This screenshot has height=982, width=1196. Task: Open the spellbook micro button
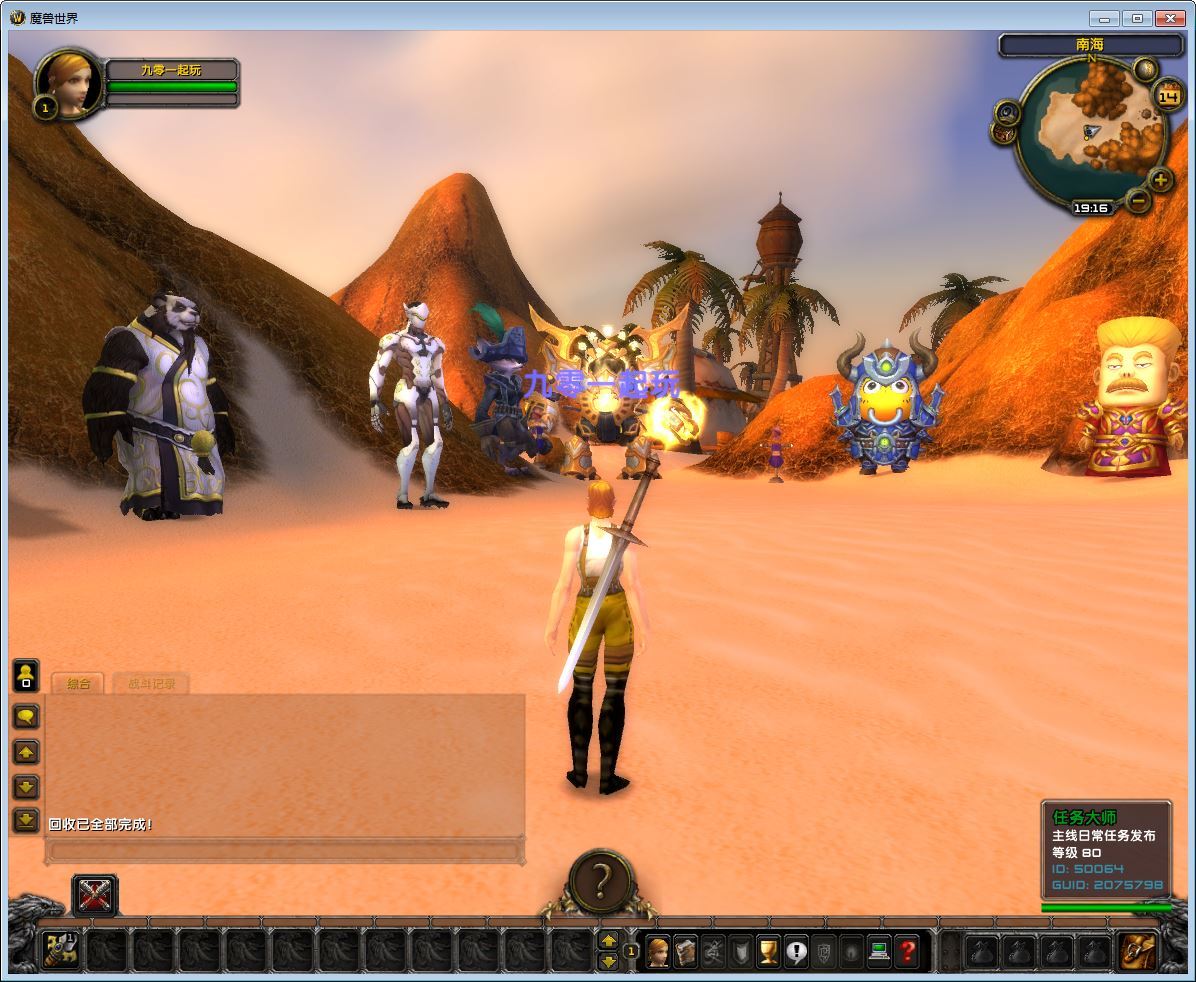[x=685, y=951]
